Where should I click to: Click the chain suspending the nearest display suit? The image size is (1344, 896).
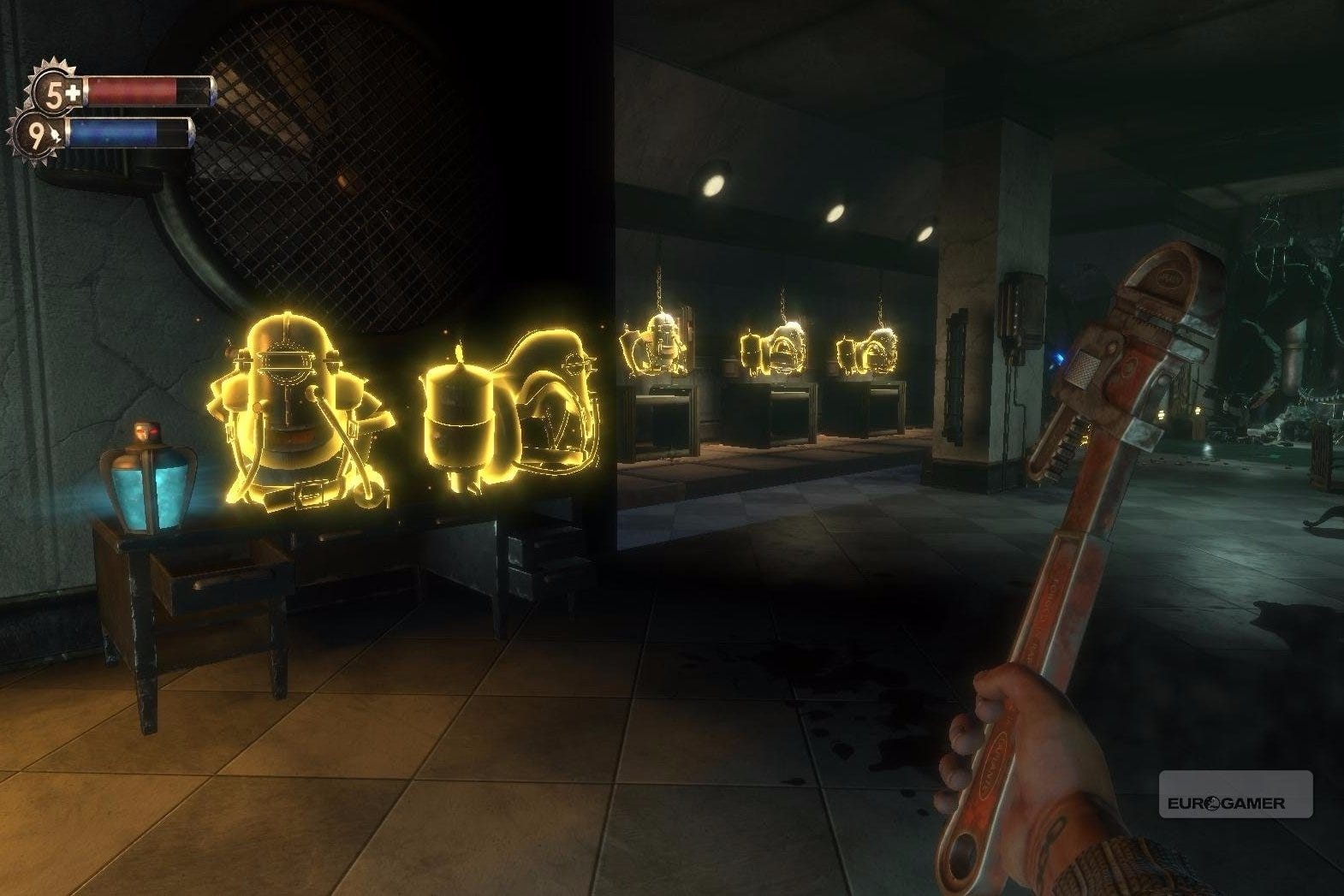(659, 282)
